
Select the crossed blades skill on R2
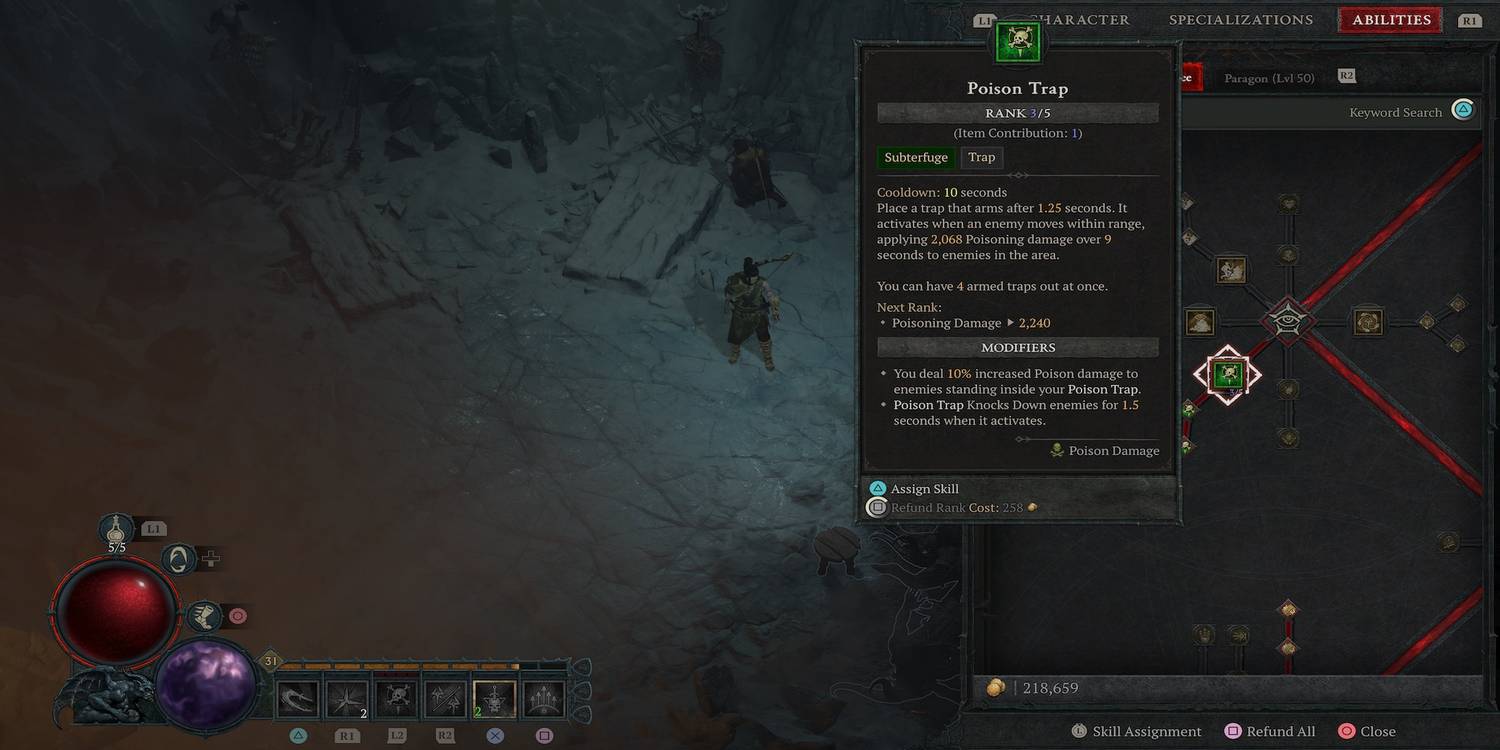click(x=443, y=695)
